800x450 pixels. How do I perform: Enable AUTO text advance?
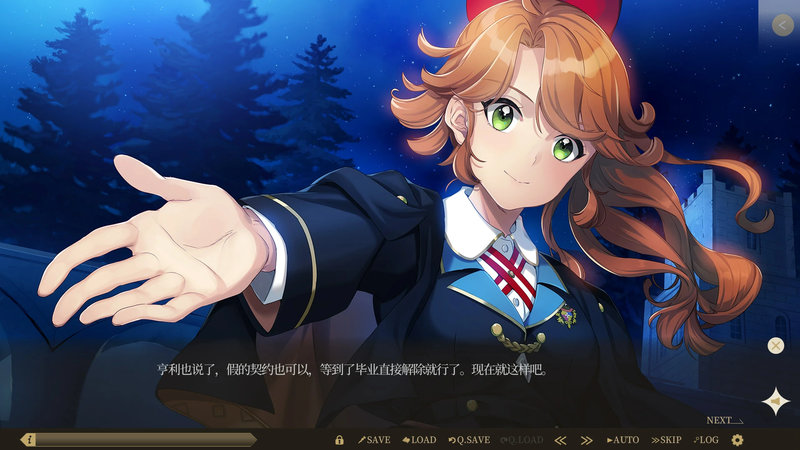pos(622,440)
